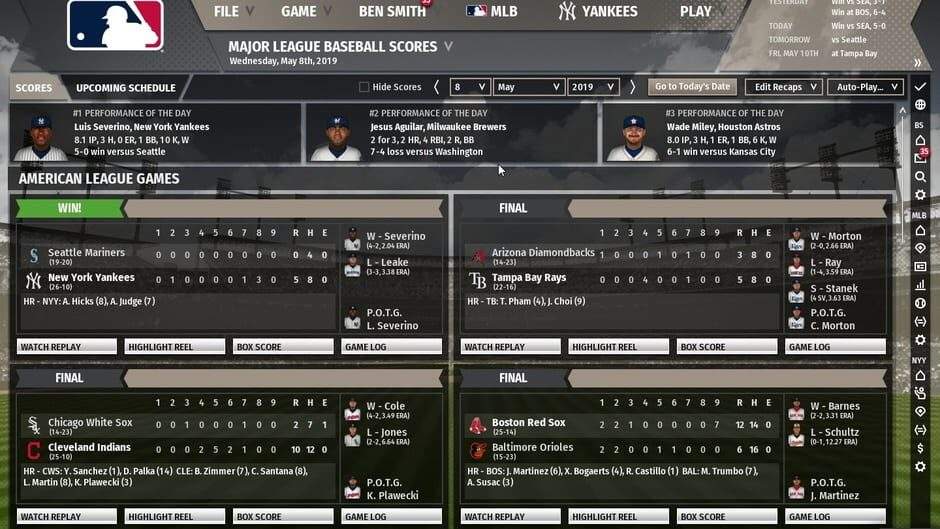Viewport: 940px width, 529px height.
Task: View highlight reel for White Sox vs Indians
Action: pyautogui.click(x=175, y=517)
